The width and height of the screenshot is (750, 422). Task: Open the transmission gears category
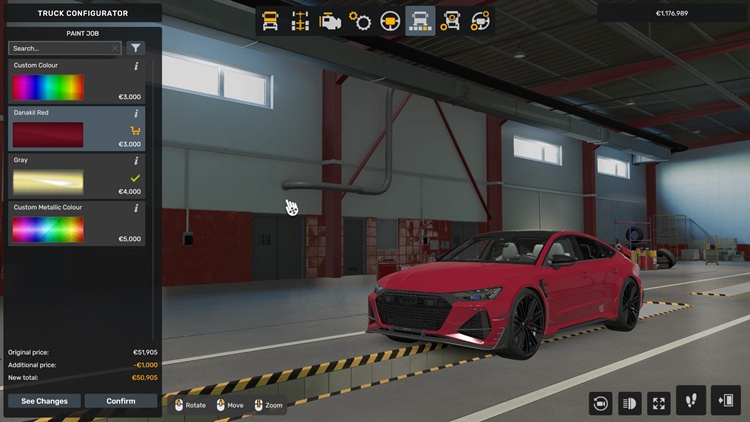coord(360,21)
